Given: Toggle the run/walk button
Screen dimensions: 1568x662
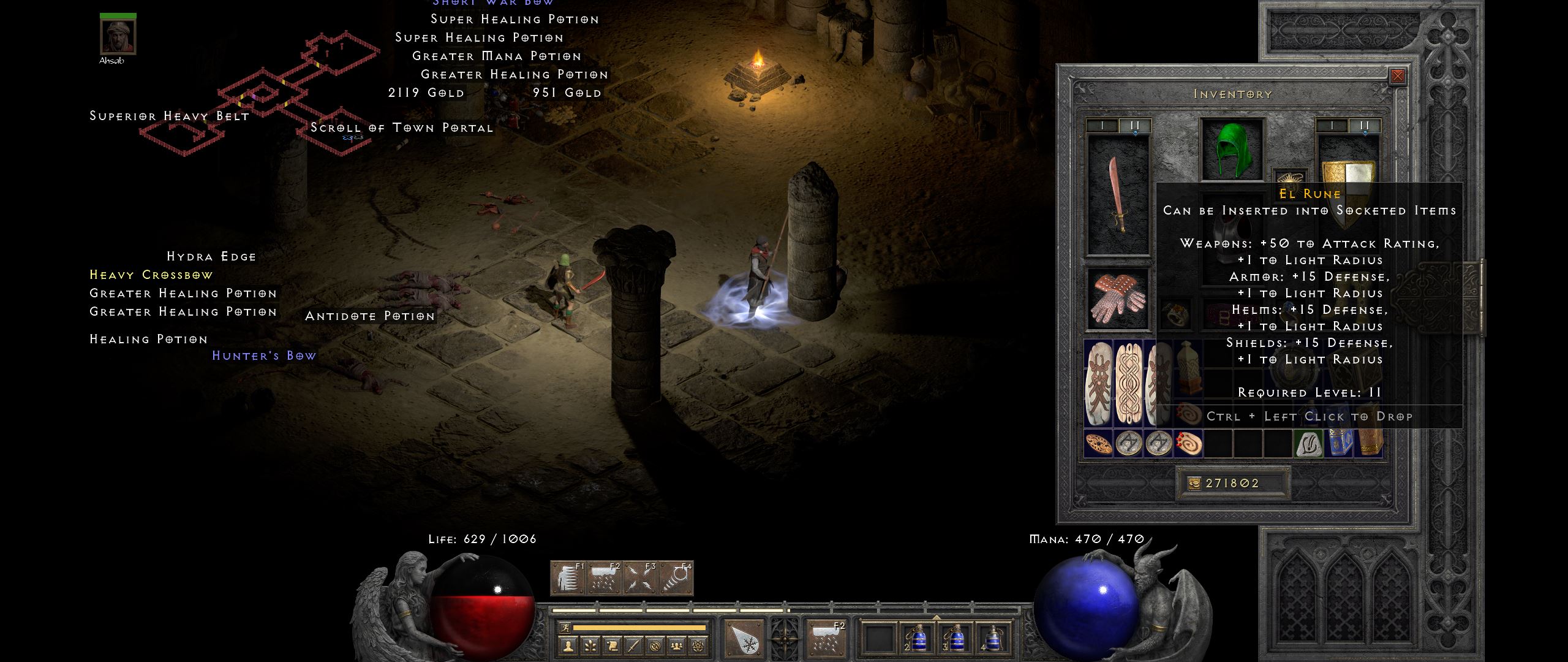Looking at the screenshot, I should point(565,628).
